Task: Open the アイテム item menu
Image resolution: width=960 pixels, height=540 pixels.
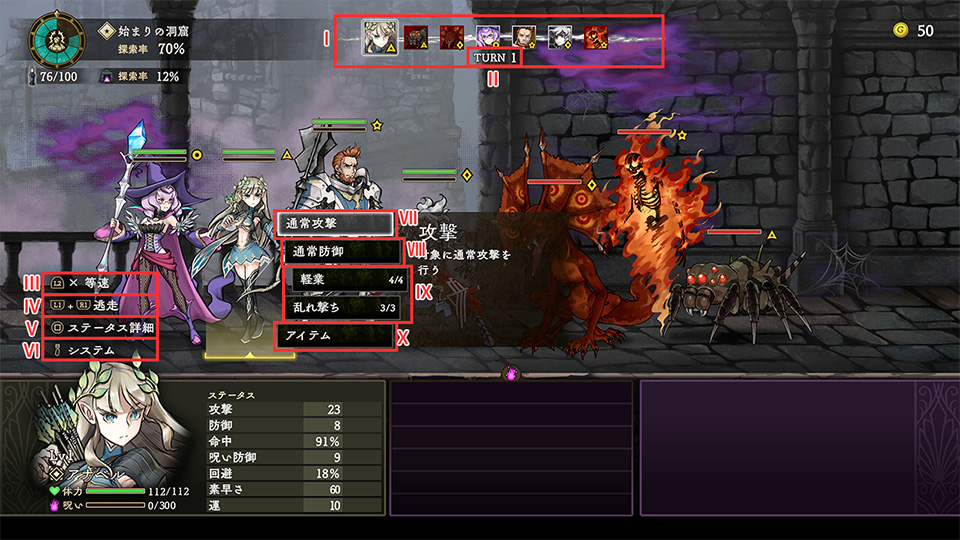Action: [333, 336]
